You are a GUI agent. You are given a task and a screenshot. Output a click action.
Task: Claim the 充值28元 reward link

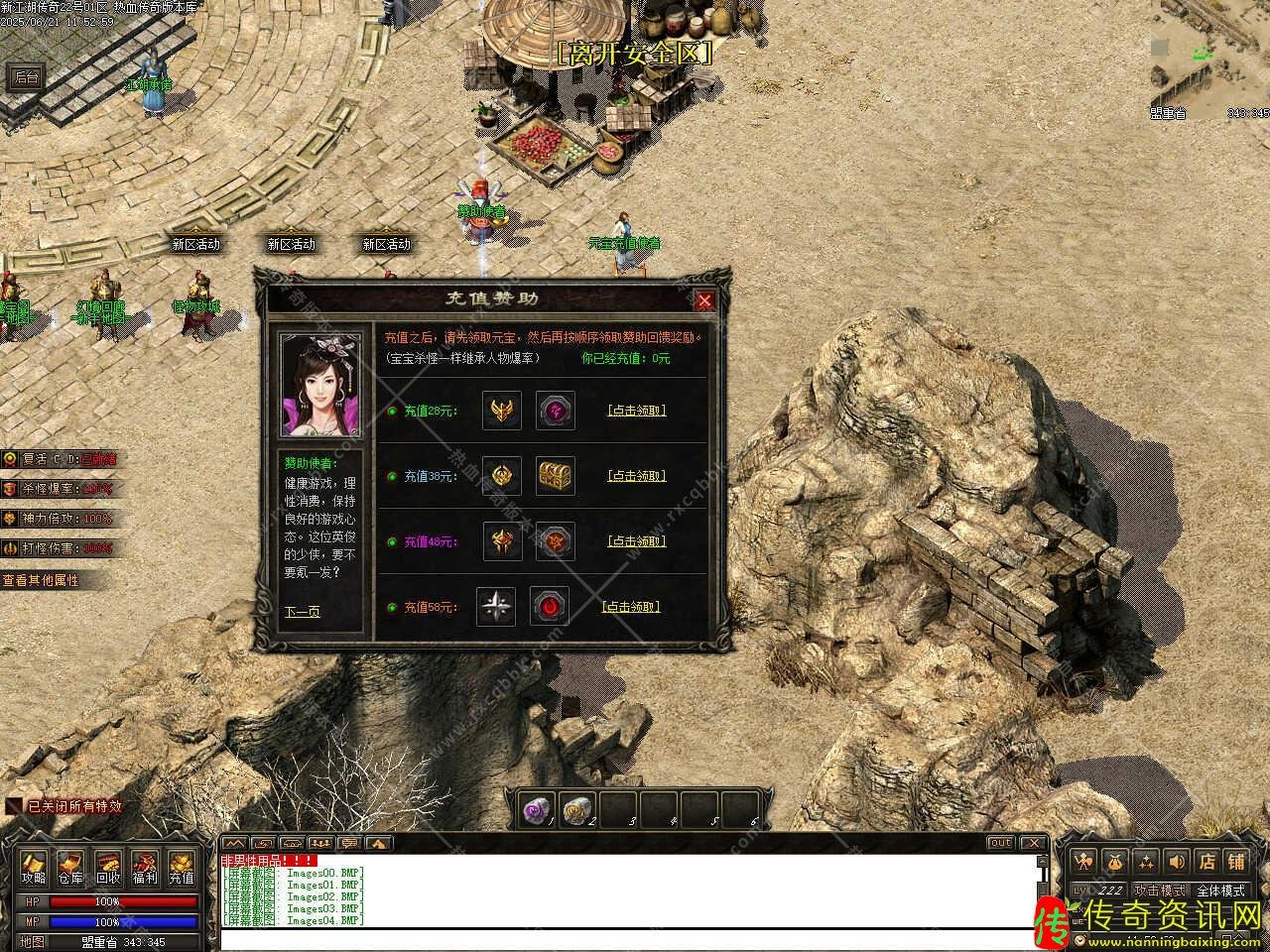point(636,411)
